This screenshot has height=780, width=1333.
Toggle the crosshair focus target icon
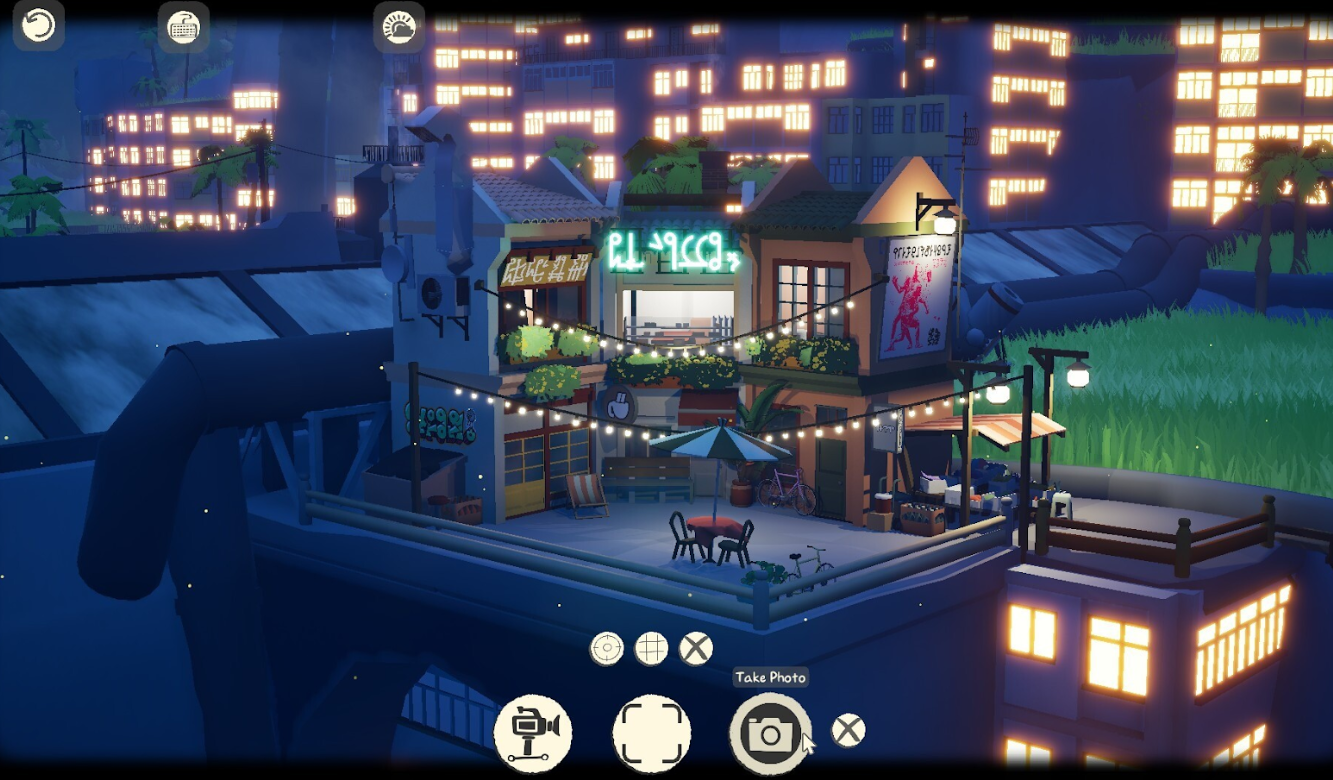(x=607, y=649)
